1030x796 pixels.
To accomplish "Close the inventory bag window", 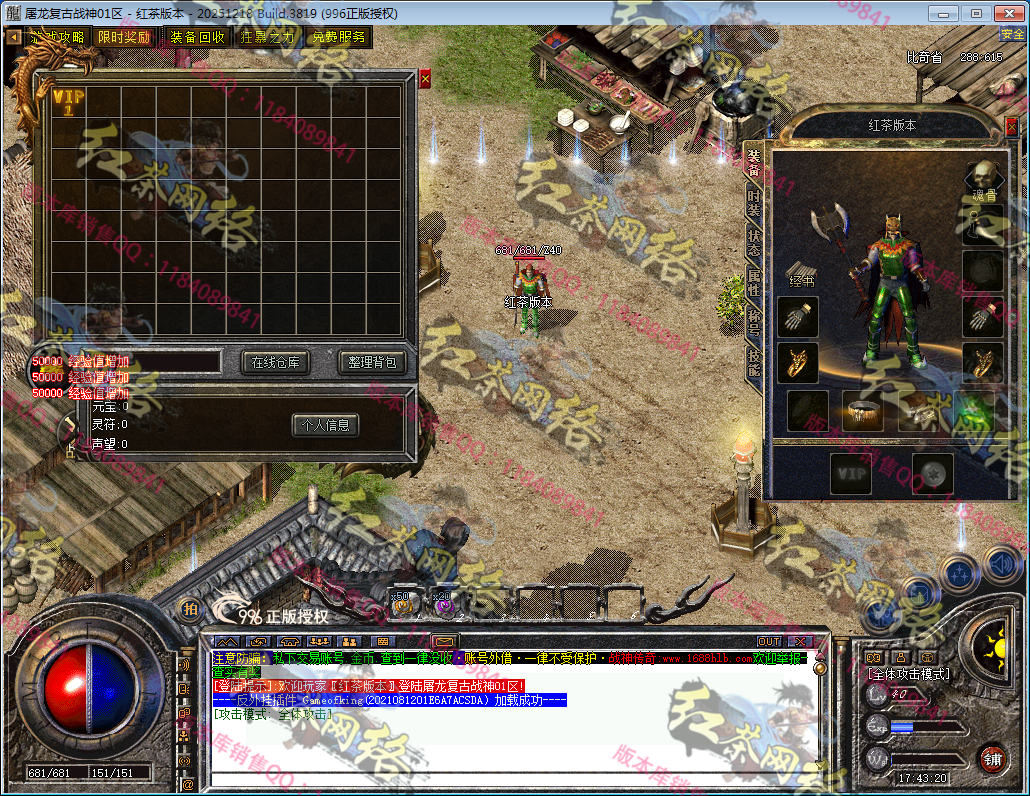I will [x=425, y=78].
